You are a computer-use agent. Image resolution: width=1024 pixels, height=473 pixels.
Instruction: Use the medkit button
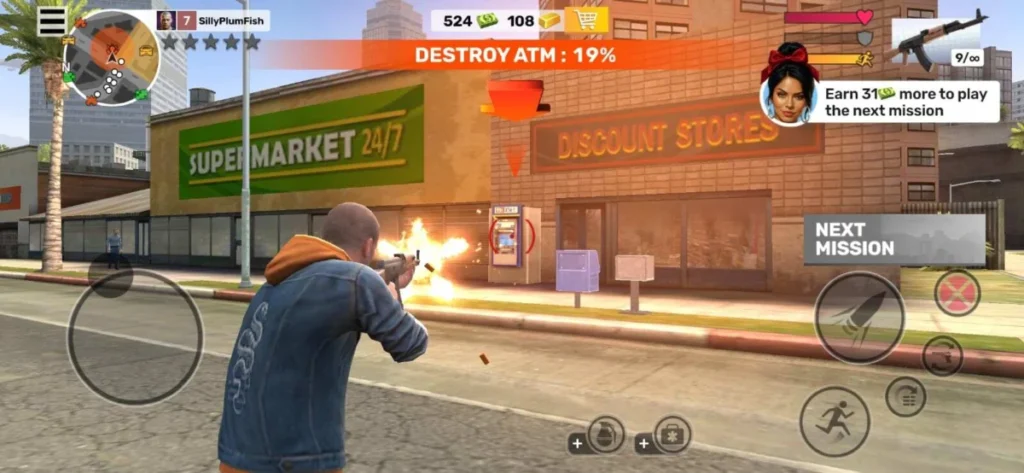[x=672, y=434]
